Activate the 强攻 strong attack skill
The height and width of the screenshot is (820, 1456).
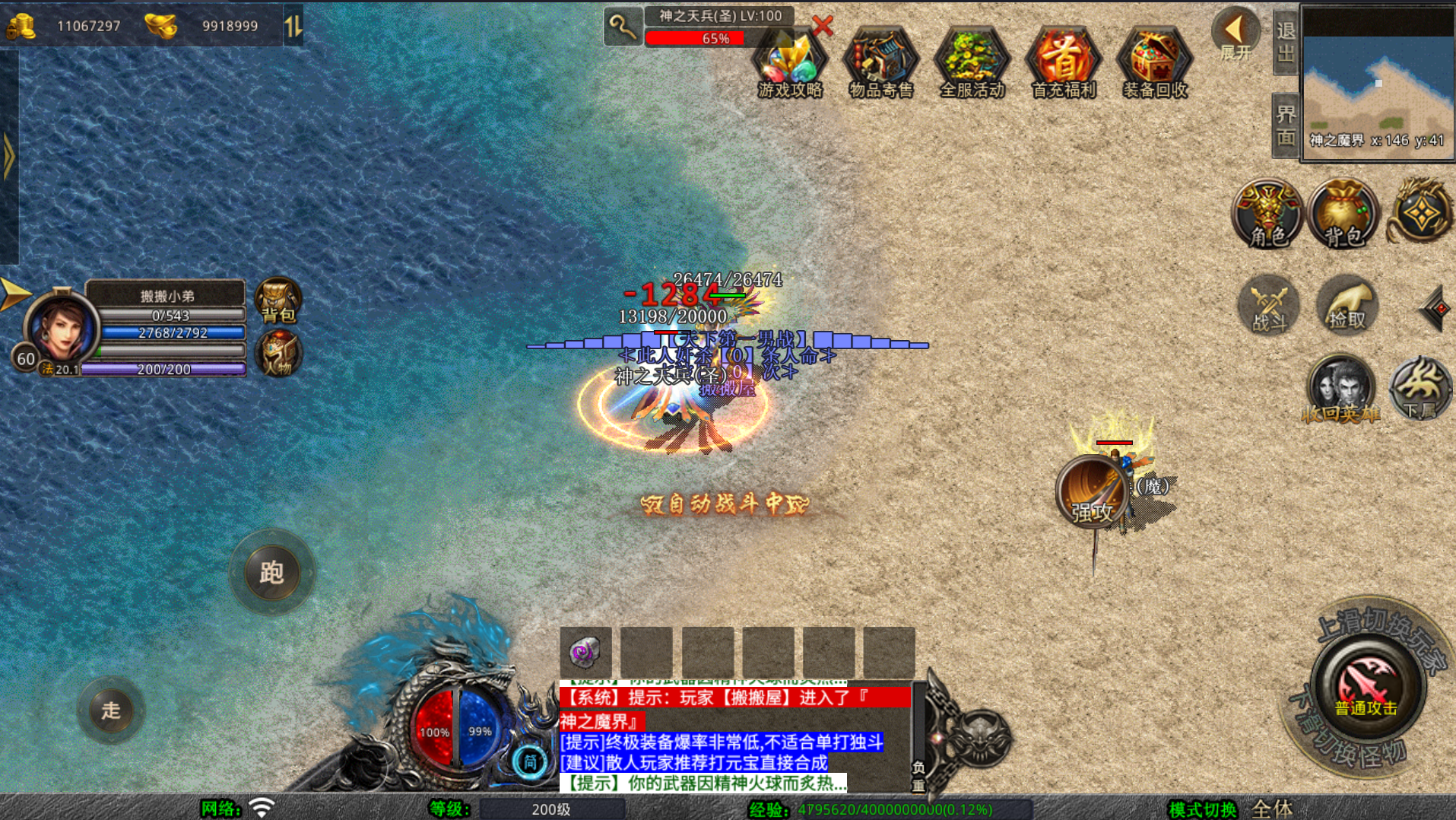point(1091,492)
